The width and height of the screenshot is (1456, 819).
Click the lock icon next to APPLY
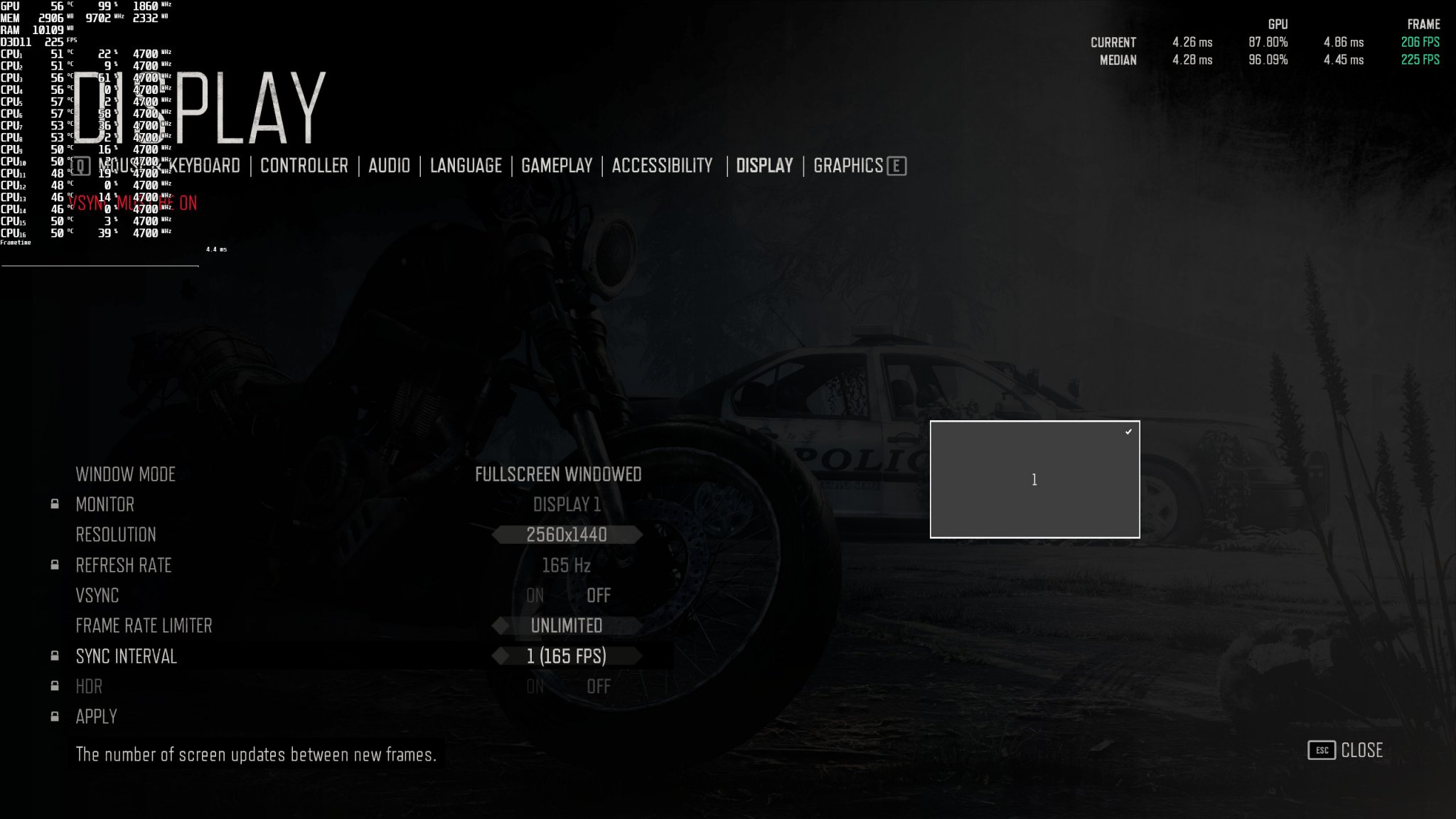[x=54, y=717]
